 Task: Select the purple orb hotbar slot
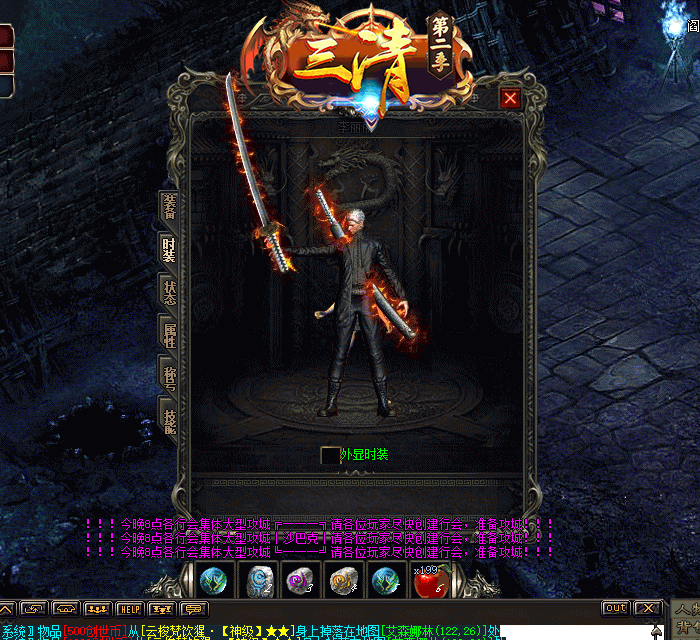point(299,580)
